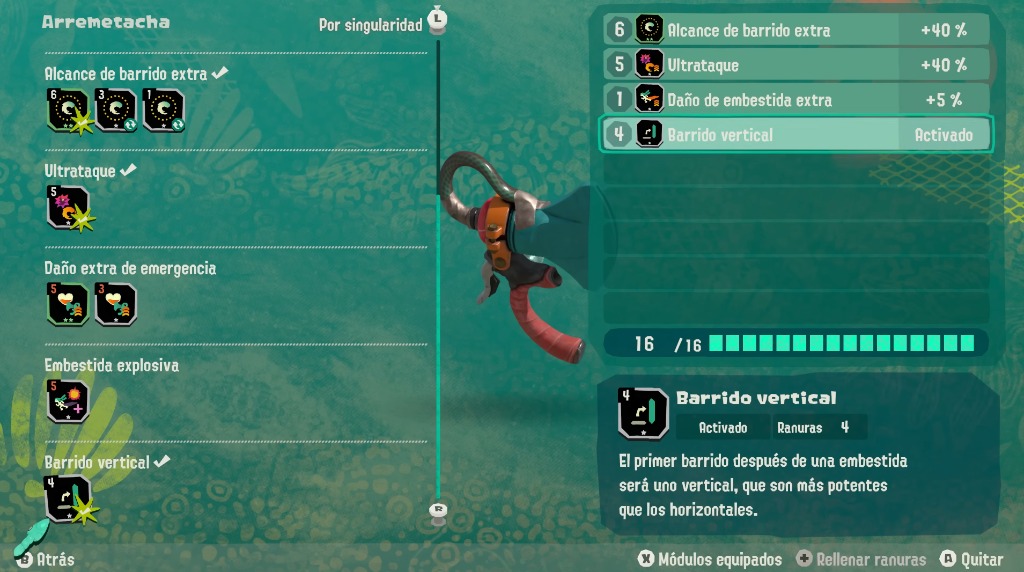Pick the Embestida explosiva module icon
This screenshot has width=1024, height=572.
[x=67, y=401]
